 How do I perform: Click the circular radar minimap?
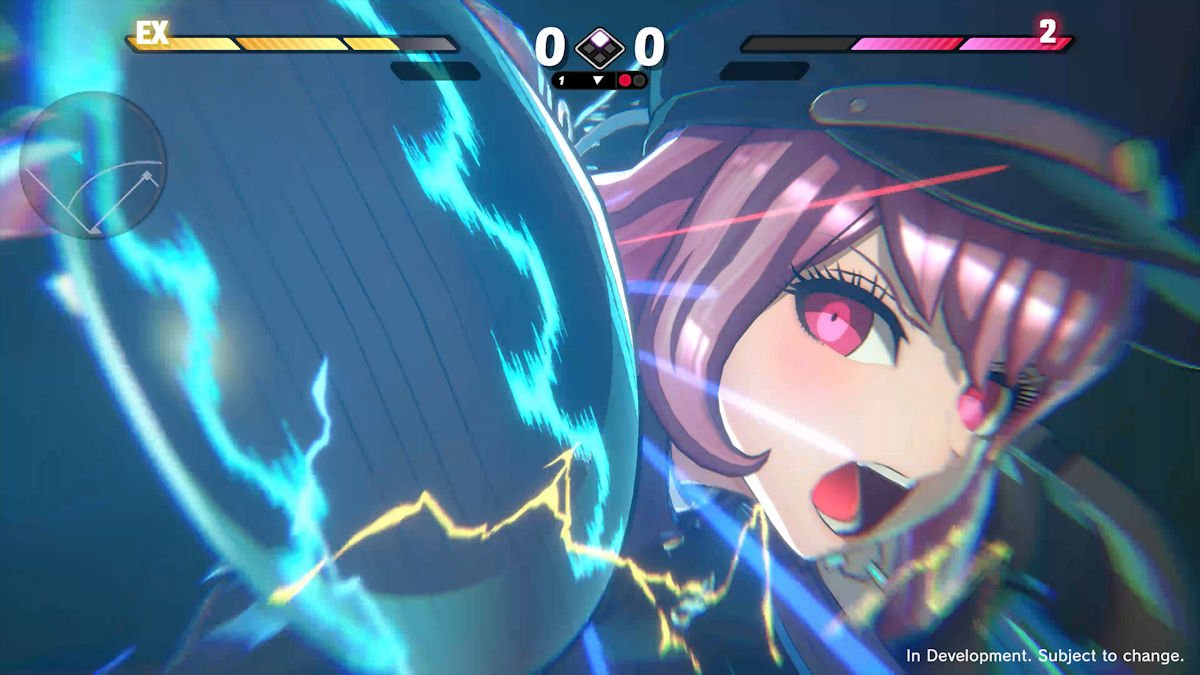(x=93, y=165)
